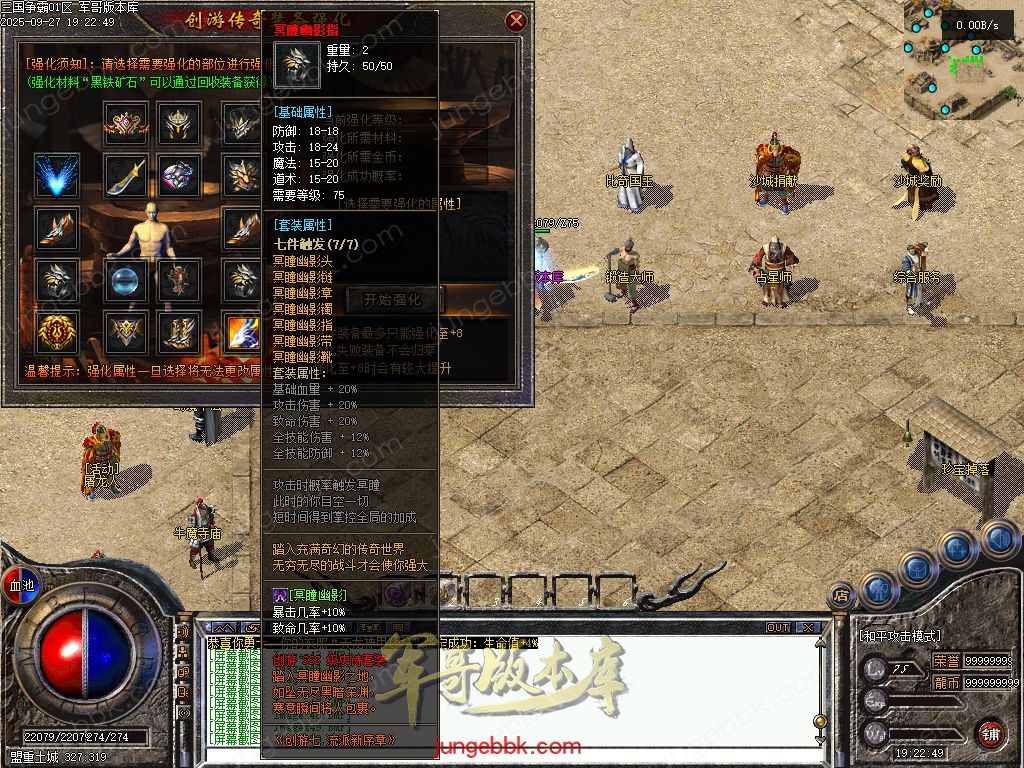1024x768 pixels.
Task: Open the skills sparkle round button
Action: [x=957, y=549]
